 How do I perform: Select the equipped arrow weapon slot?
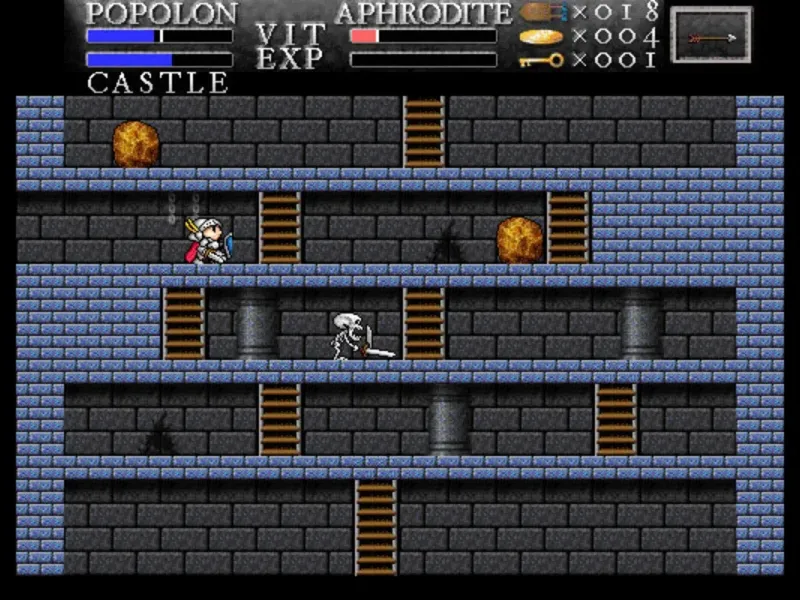[711, 36]
